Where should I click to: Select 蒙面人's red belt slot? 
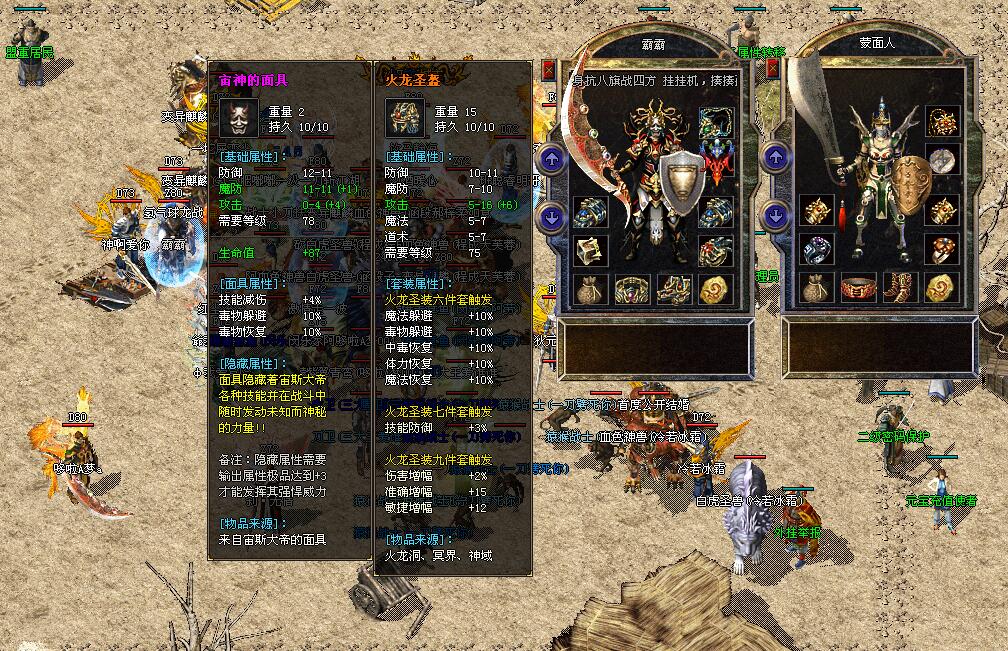(x=858, y=290)
